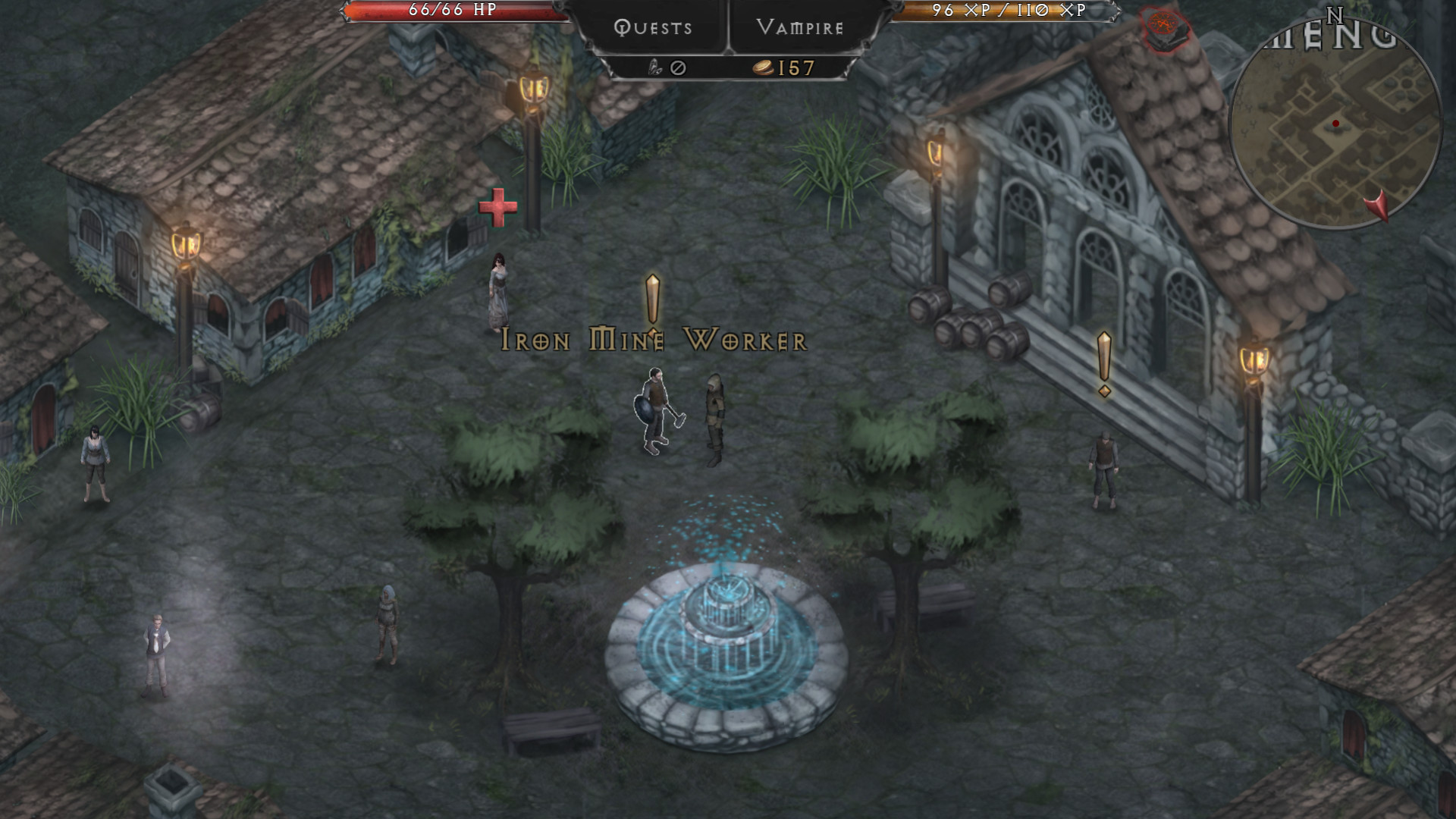Click the red arrow marker on the minimap
The width and height of the screenshot is (1456, 819).
tap(1378, 206)
